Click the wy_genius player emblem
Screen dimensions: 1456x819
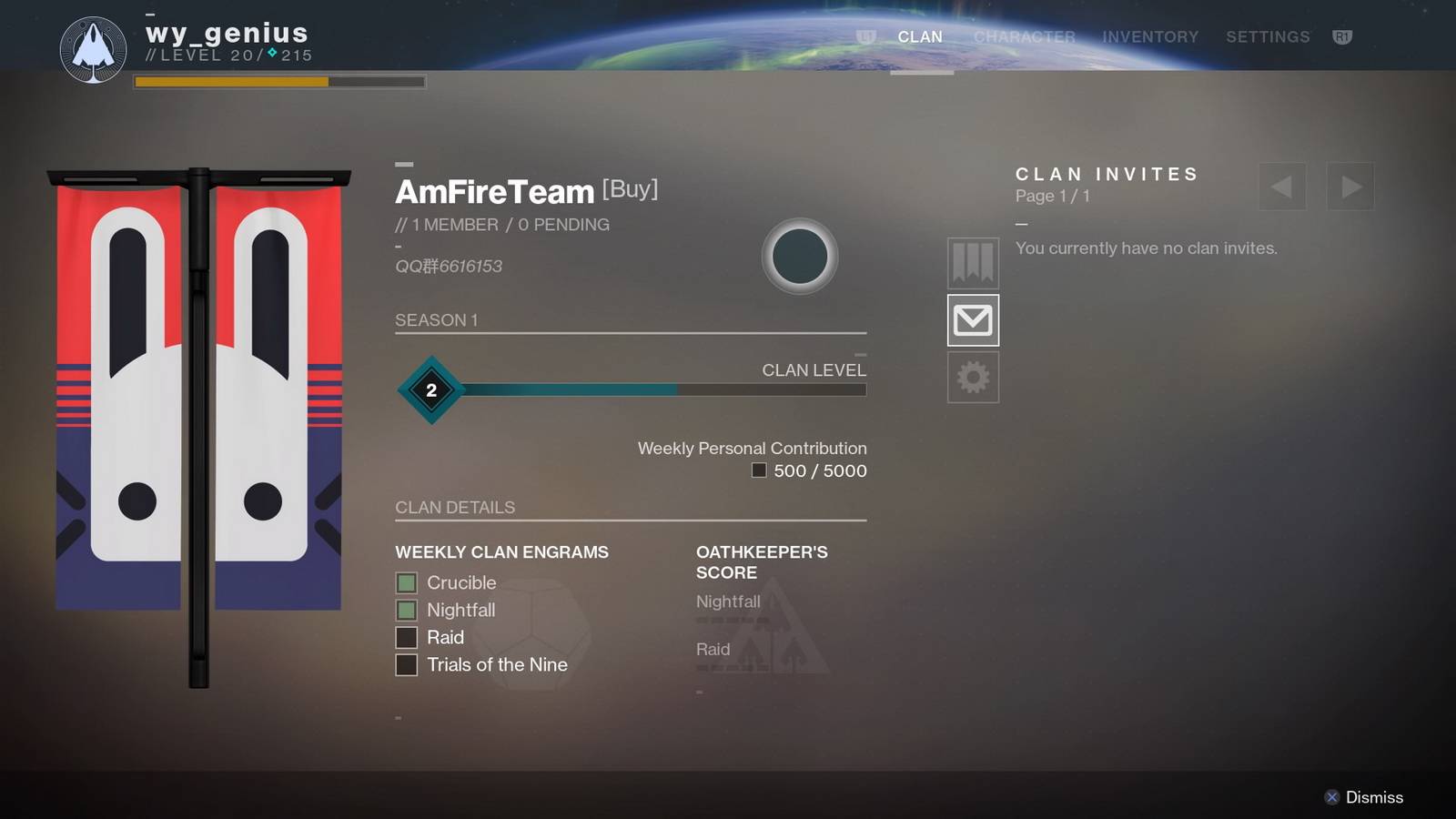click(93, 49)
